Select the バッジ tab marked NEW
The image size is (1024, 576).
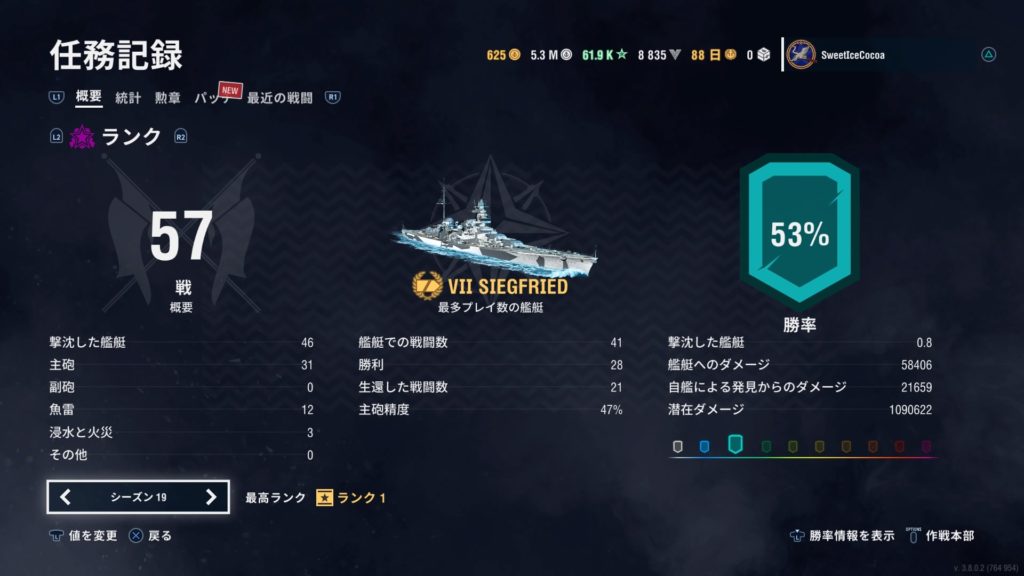tap(212, 98)
